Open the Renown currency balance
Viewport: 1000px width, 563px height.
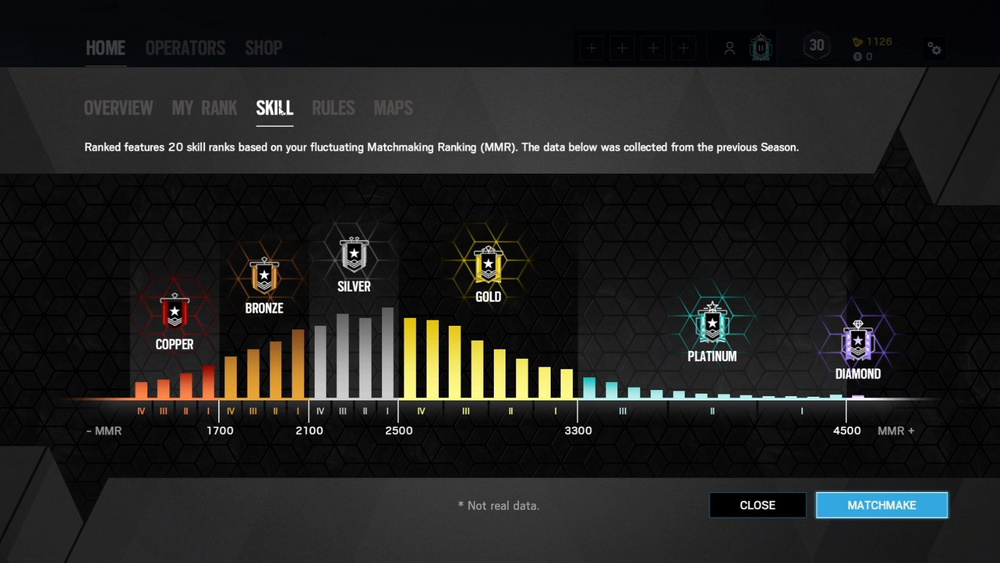point(872,42)
